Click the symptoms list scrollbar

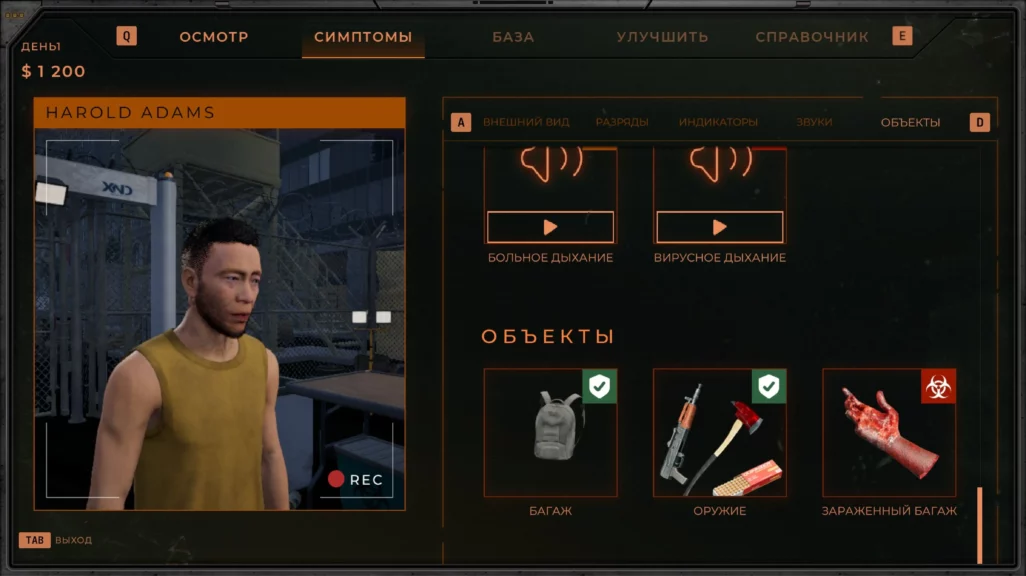pyautogui.click(x=980, y=525)
